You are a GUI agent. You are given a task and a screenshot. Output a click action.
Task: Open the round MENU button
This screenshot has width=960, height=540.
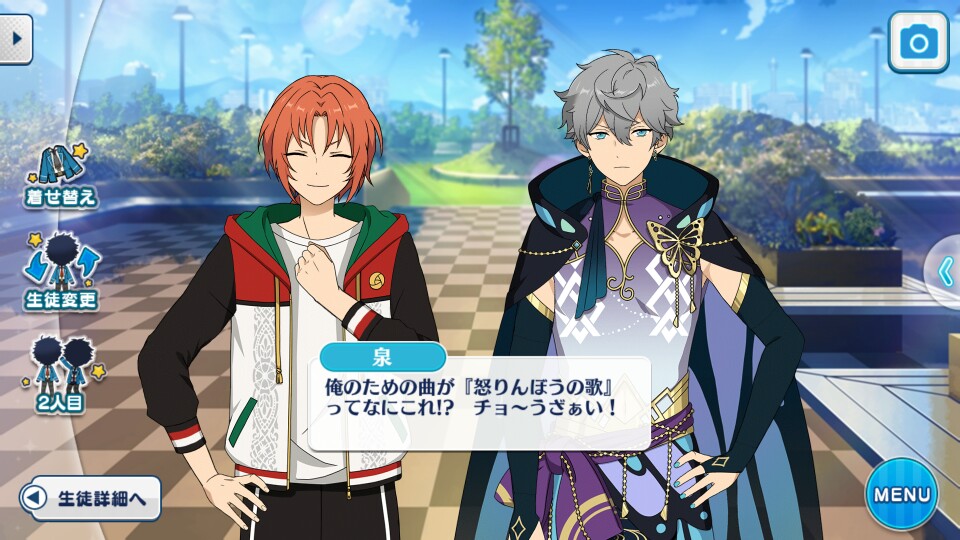pos(901,493)
